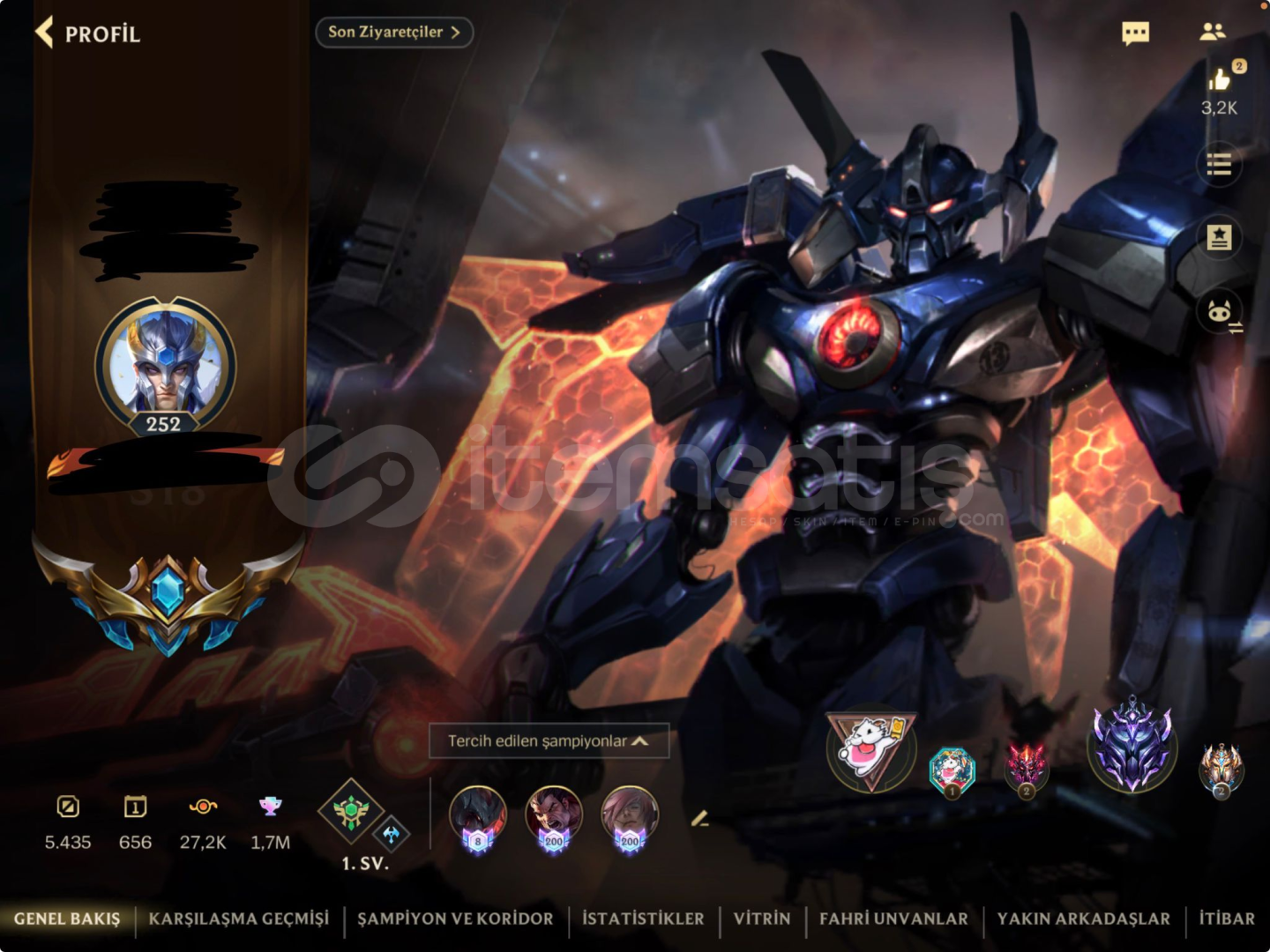
Task: Open the circular list menu icon
Action: tap(1220, 165)
